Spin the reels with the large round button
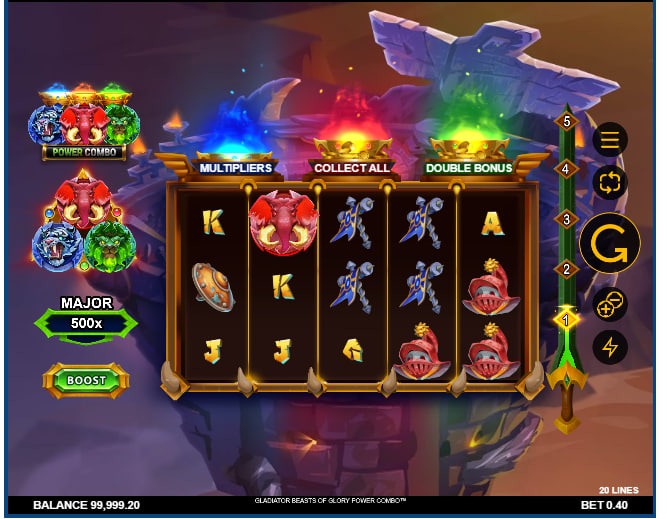Image resolution: width=667 pixels, height=519 pixels. (610, 243)
